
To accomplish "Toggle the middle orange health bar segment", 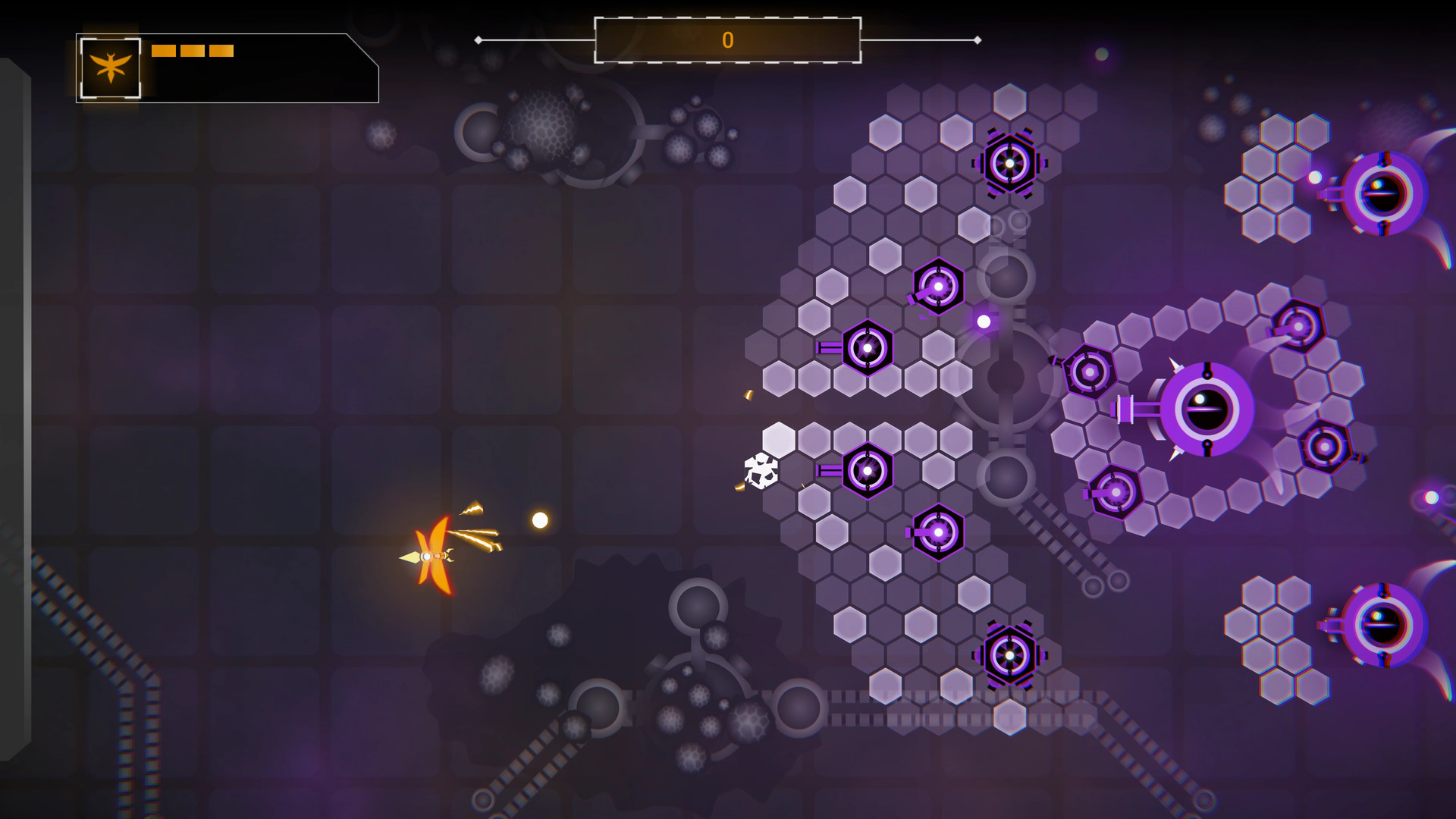I will coord(193,51).
